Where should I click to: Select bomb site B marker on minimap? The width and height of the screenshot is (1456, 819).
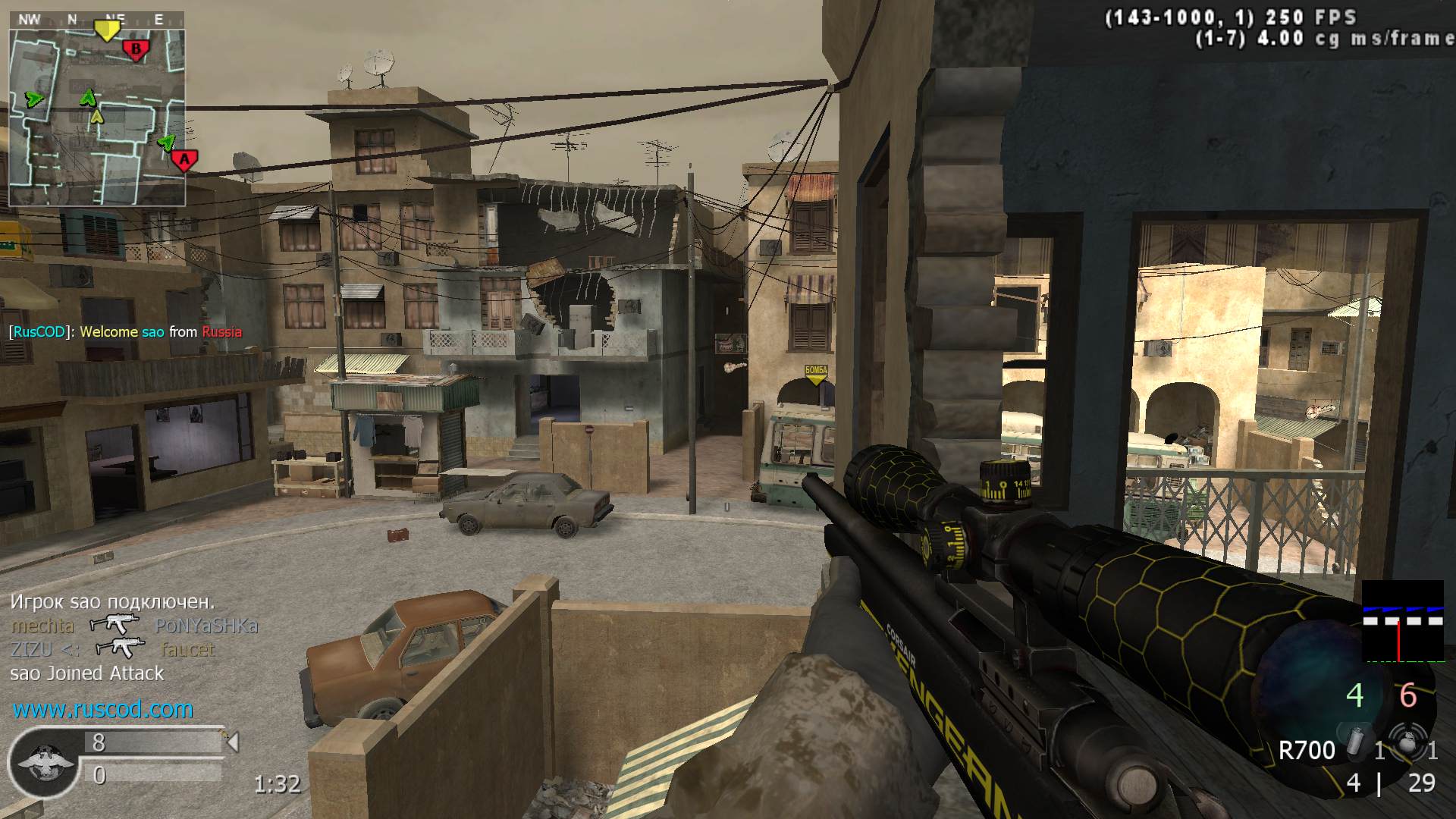[x=136, y=51]
